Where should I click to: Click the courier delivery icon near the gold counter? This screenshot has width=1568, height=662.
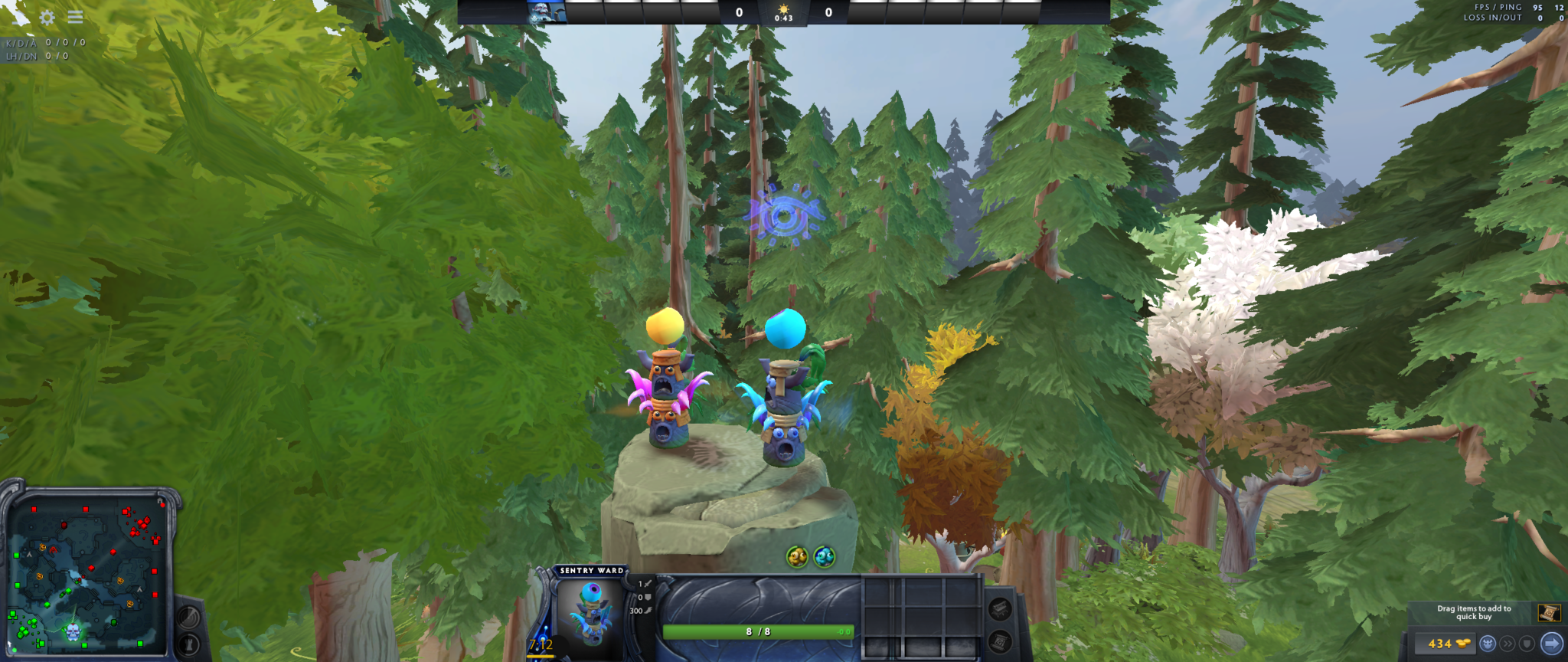tap(1488, 643)
